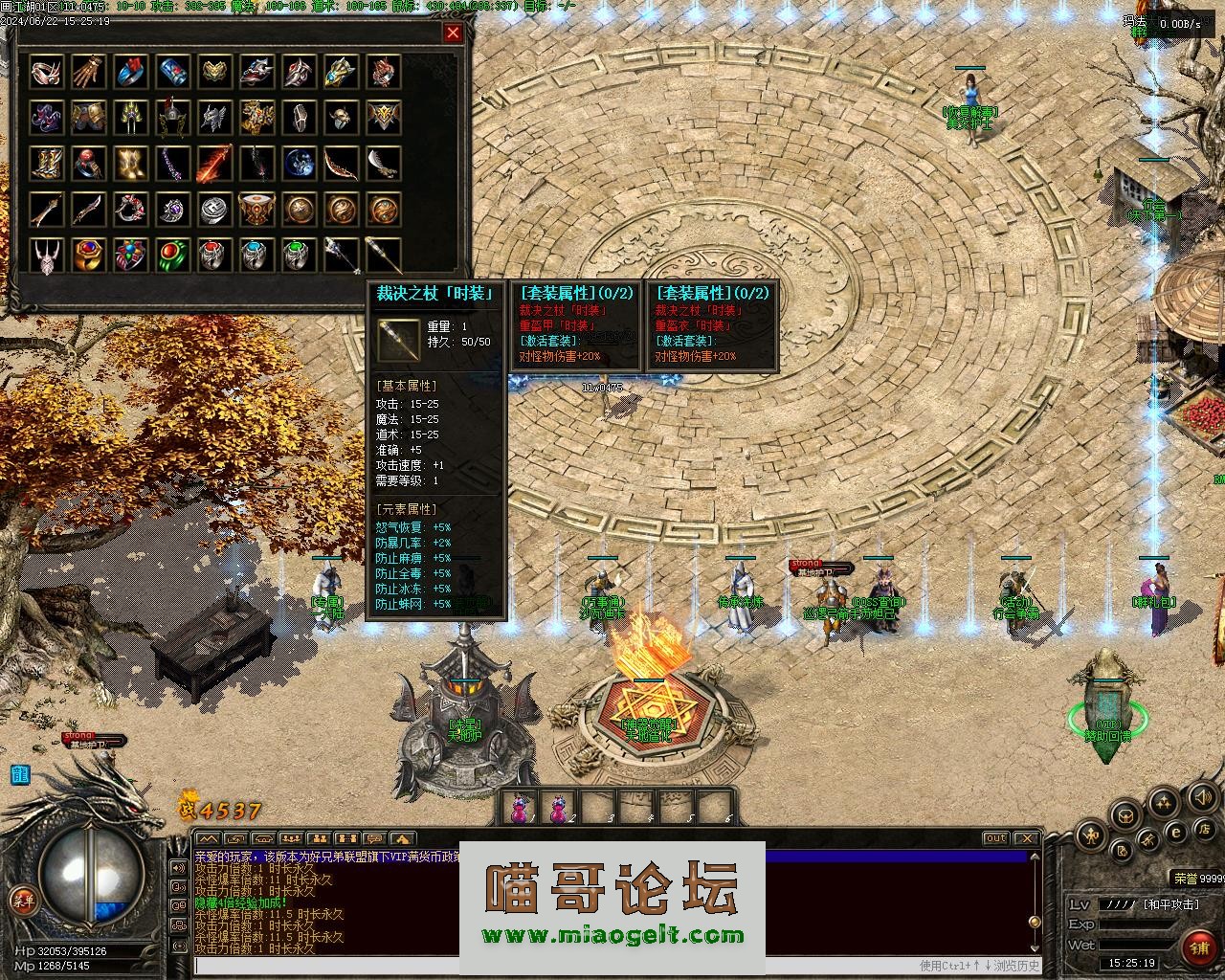Click the chat window 'out' button
The width and height of the screenshot is (1225, 980).
(996, 838)
